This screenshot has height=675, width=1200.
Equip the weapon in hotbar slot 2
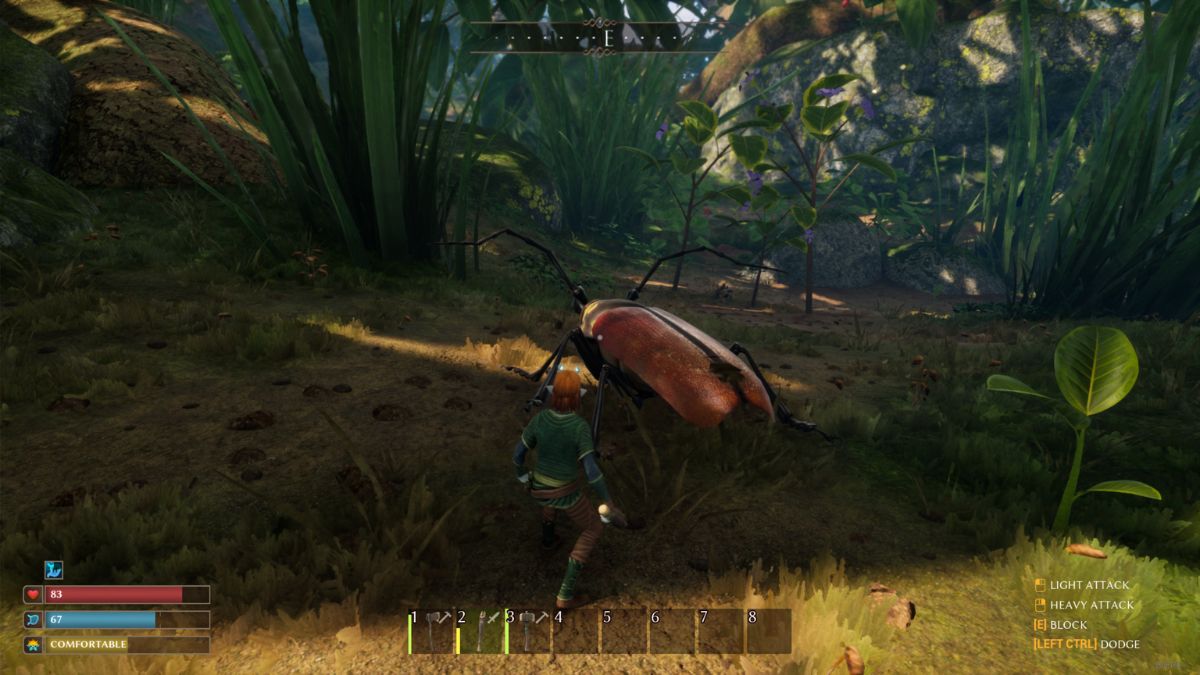point(481,632)
